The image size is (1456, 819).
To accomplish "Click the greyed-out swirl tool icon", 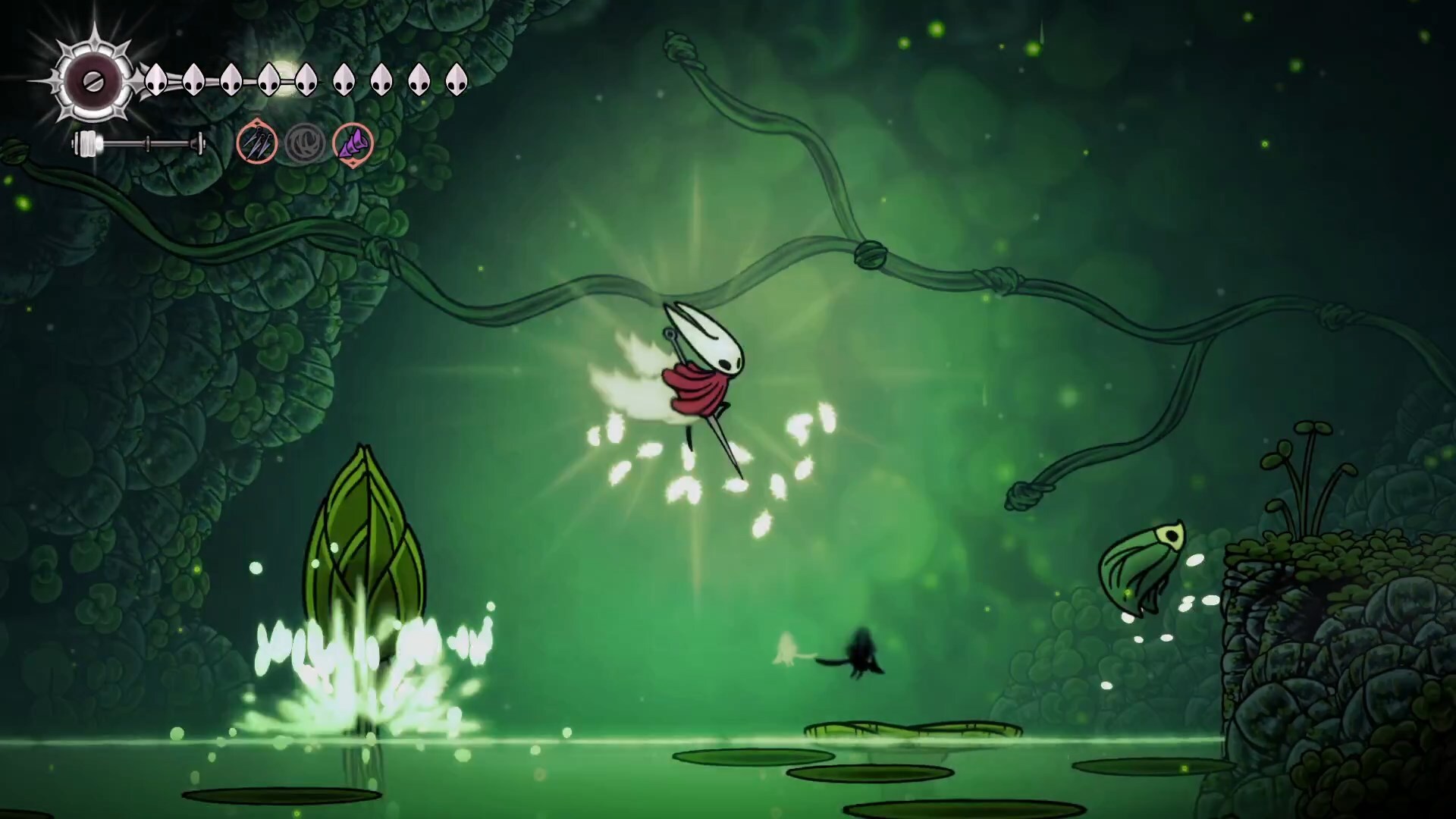I will (x=305, y=143).
